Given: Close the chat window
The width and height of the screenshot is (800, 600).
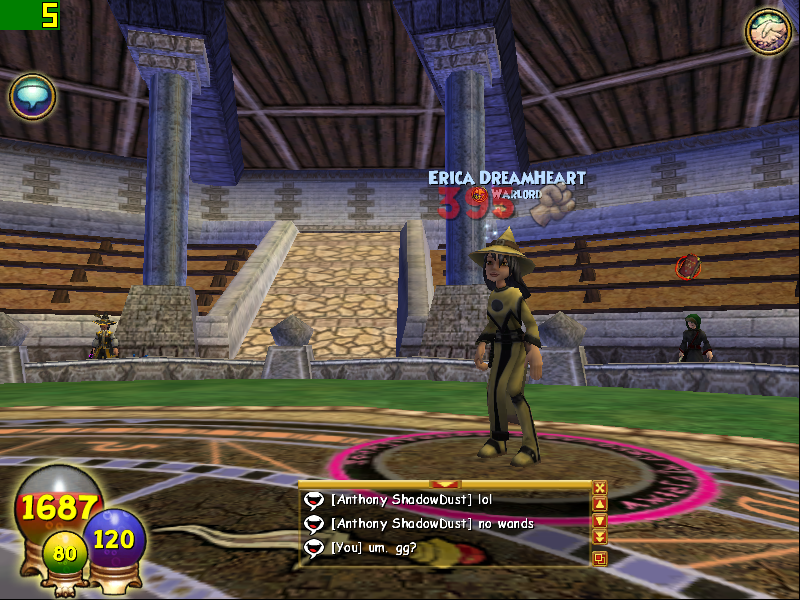Looking at the screenshot, I should (x=600, y=488).
